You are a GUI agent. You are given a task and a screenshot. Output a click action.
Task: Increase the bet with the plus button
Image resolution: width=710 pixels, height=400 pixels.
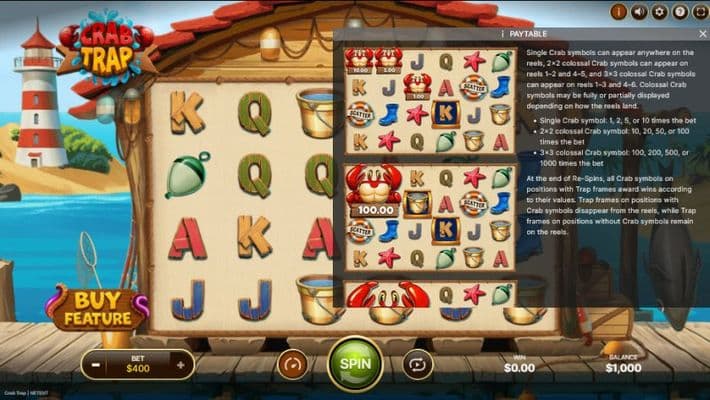coord(178,364)
